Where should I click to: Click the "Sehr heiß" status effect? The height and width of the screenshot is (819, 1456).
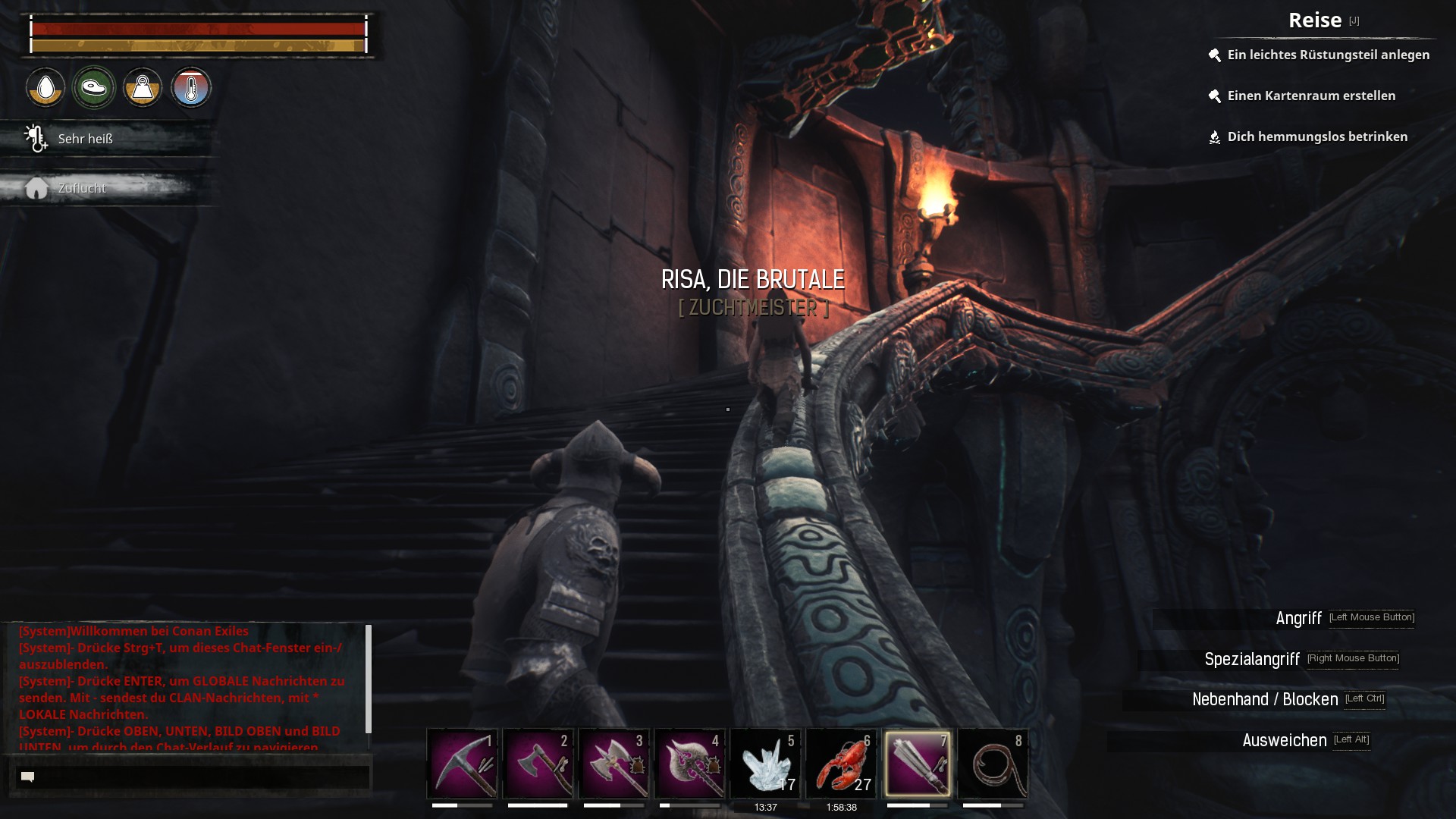pos(85,139)
